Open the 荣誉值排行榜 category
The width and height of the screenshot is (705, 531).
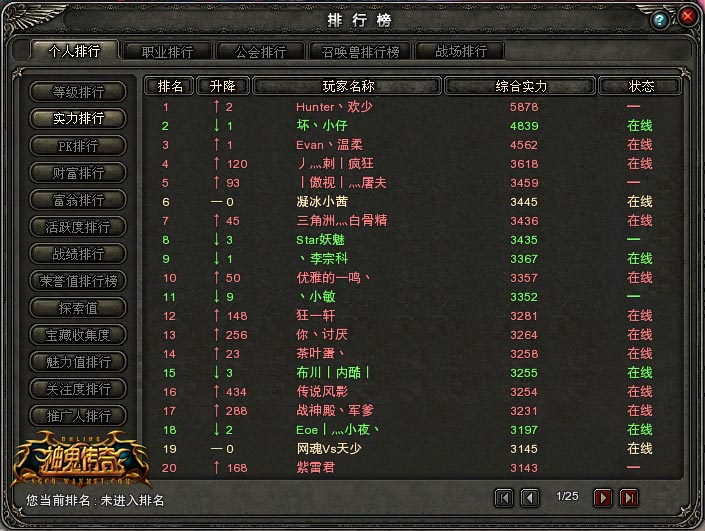(x=78, y=281)
